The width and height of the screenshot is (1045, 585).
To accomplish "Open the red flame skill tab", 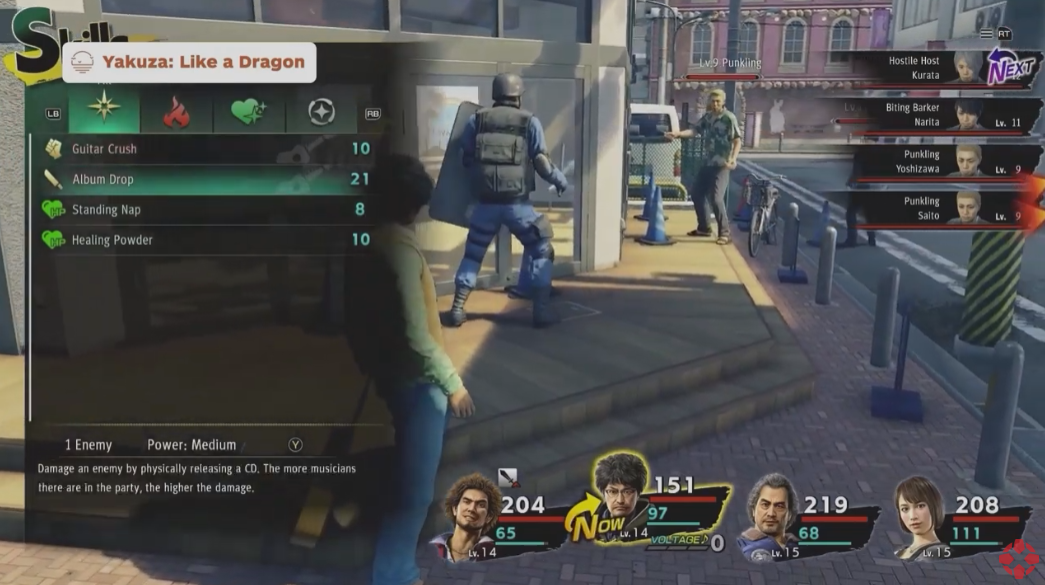I will (176, 113).
